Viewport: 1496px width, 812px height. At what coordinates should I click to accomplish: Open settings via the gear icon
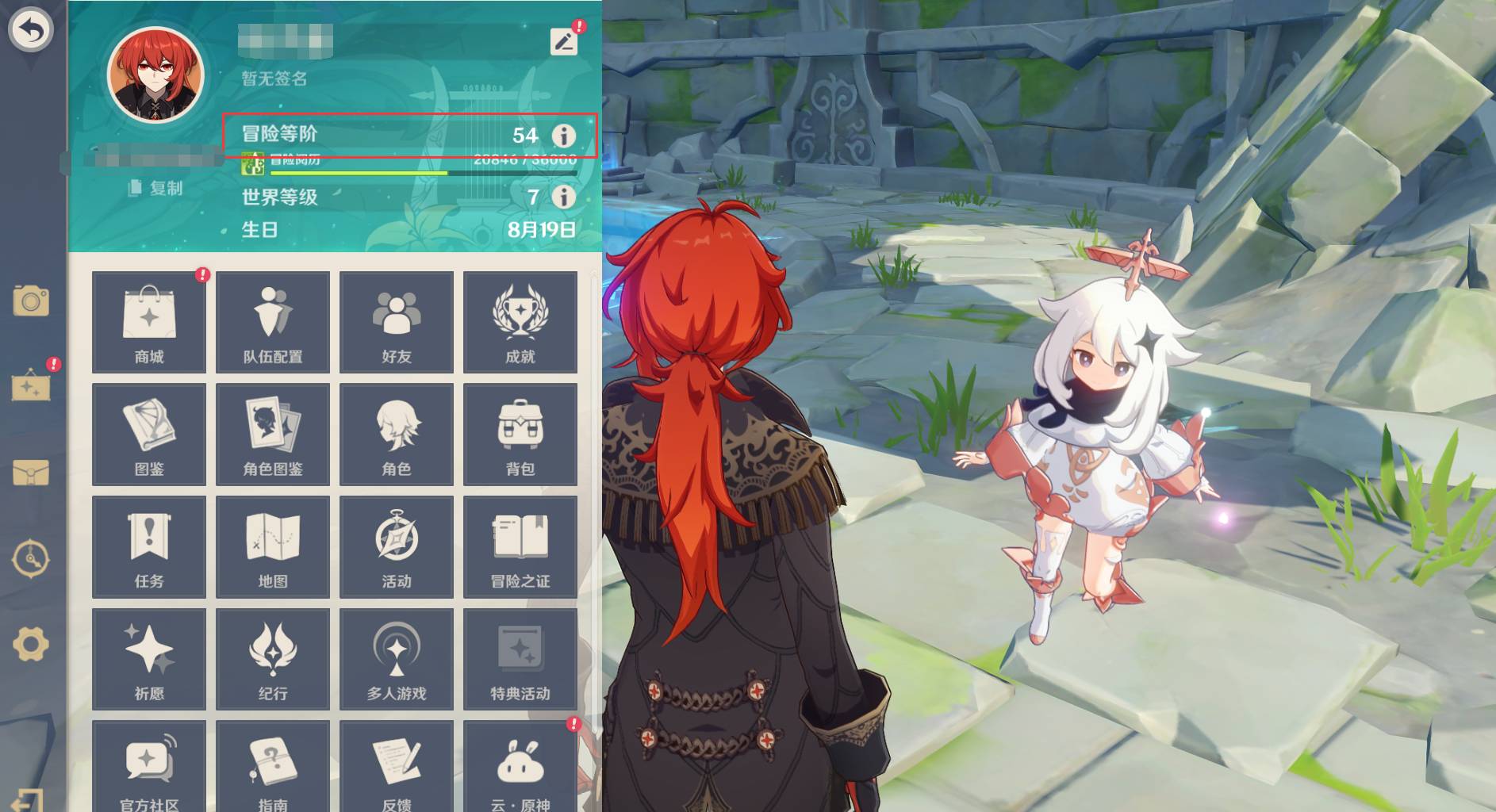click(31, 643)
